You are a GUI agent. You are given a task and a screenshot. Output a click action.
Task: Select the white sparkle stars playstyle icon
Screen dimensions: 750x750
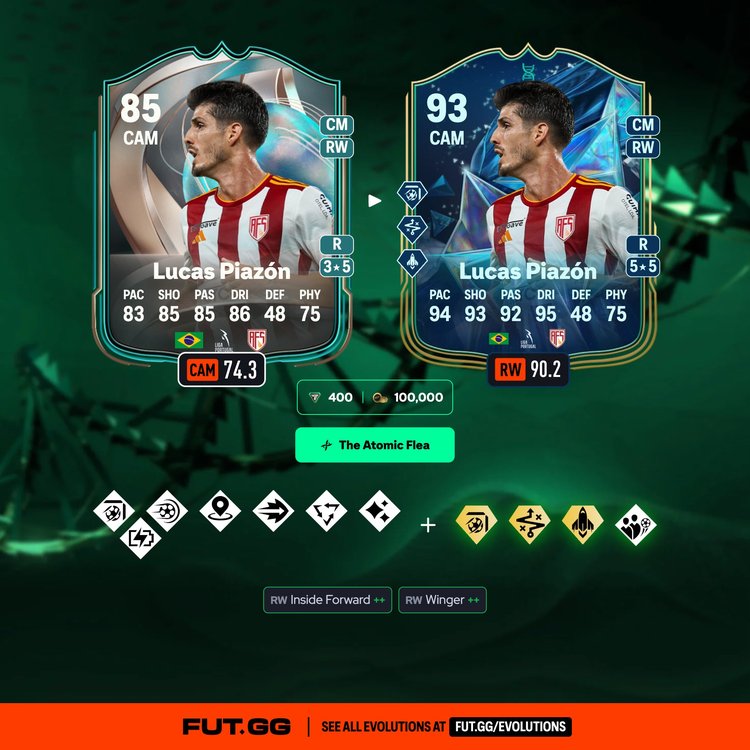click(x=380, y=511)
